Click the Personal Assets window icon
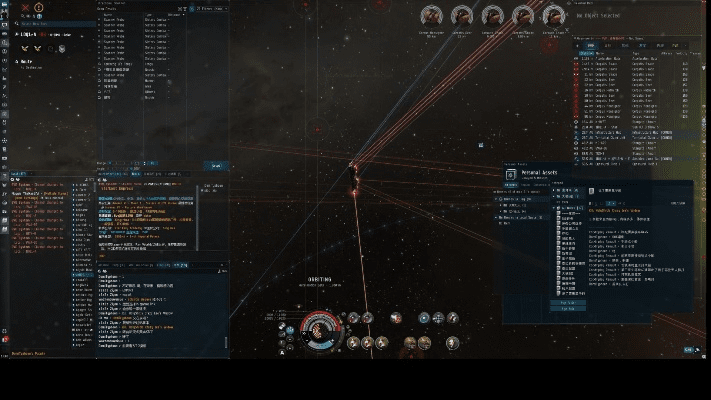 point(511,173)
